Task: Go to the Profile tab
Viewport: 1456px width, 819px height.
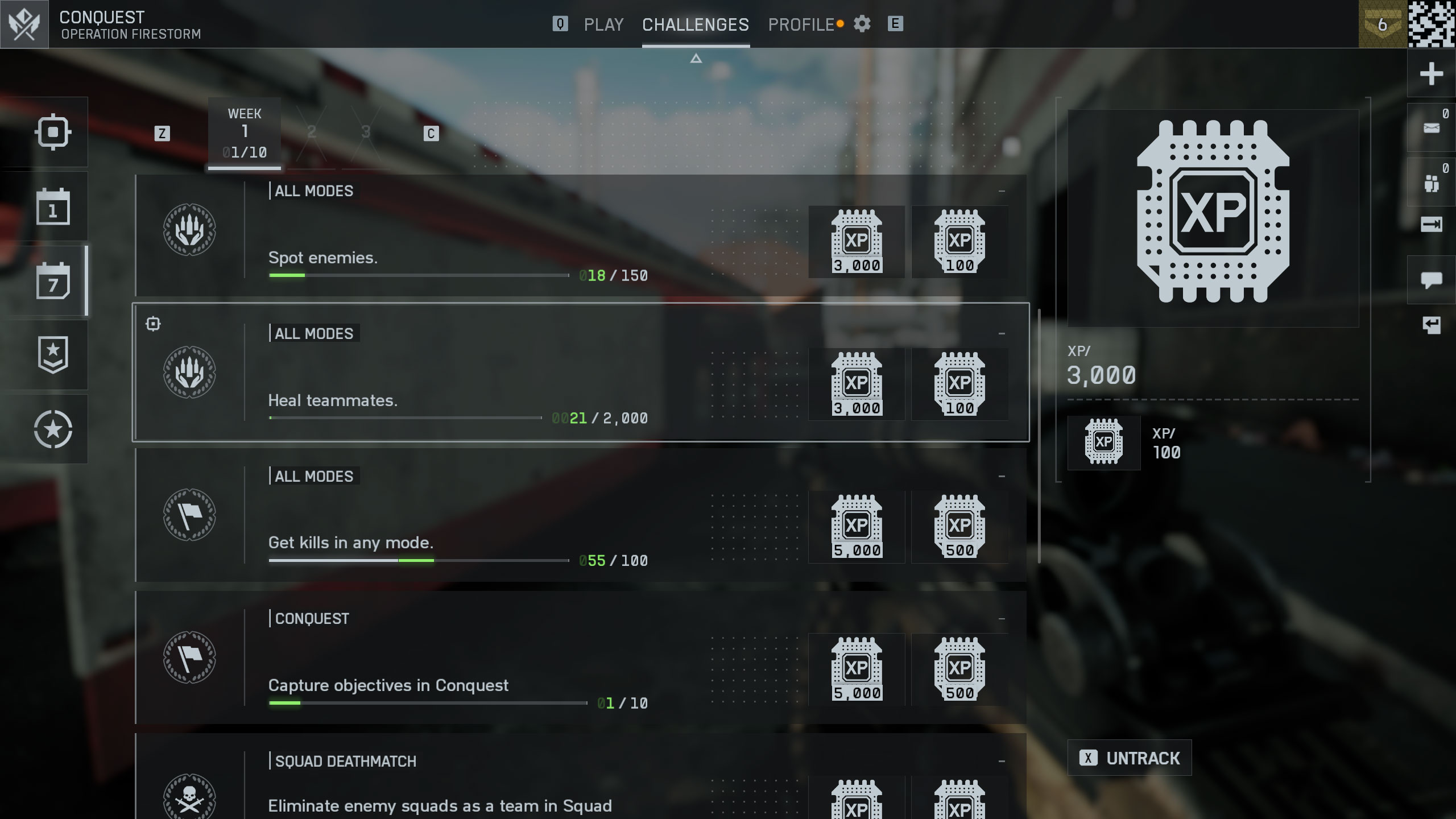Action: [801, 24]
